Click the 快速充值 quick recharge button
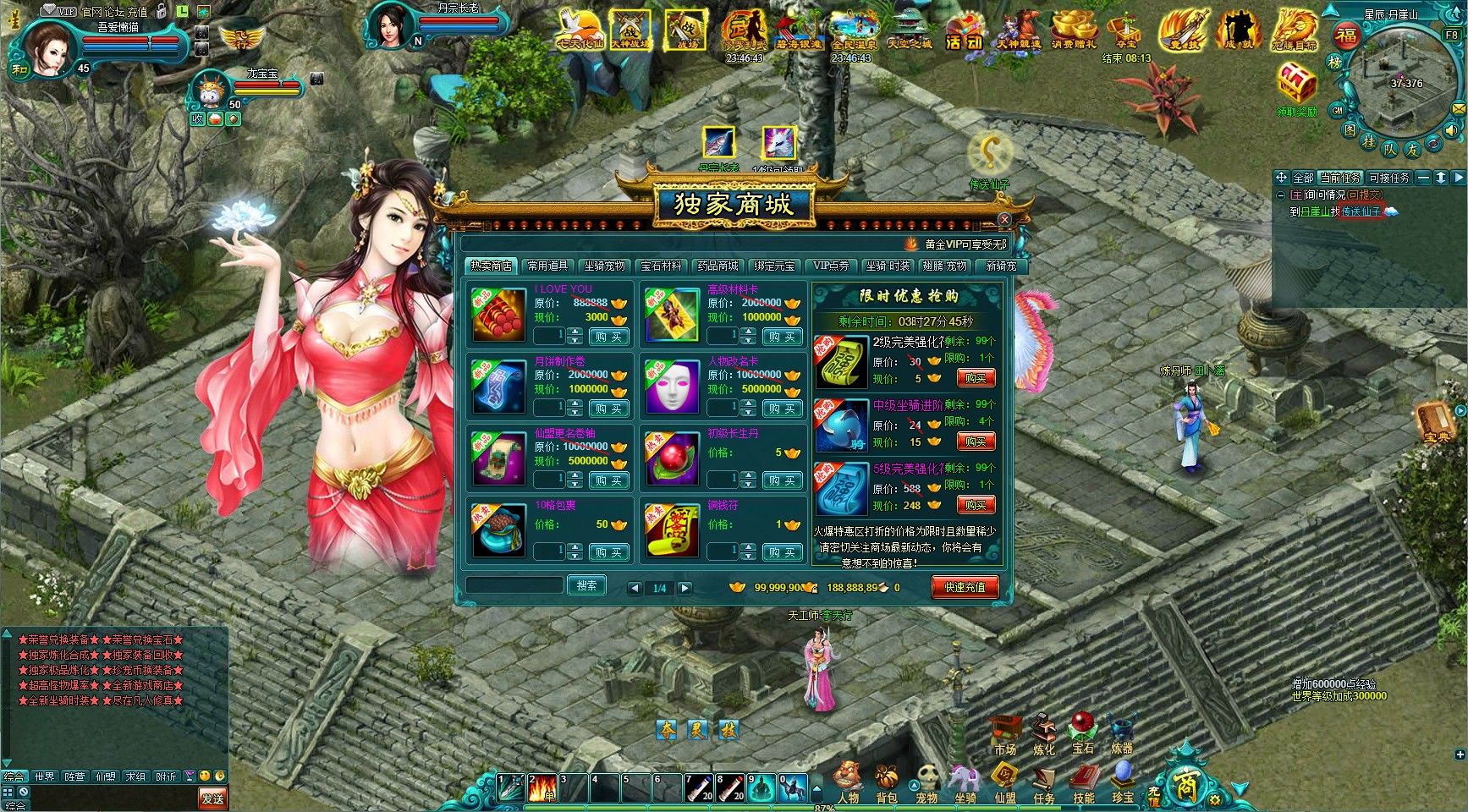Screen dimensions: 1468x812 [x=965, y=585]
